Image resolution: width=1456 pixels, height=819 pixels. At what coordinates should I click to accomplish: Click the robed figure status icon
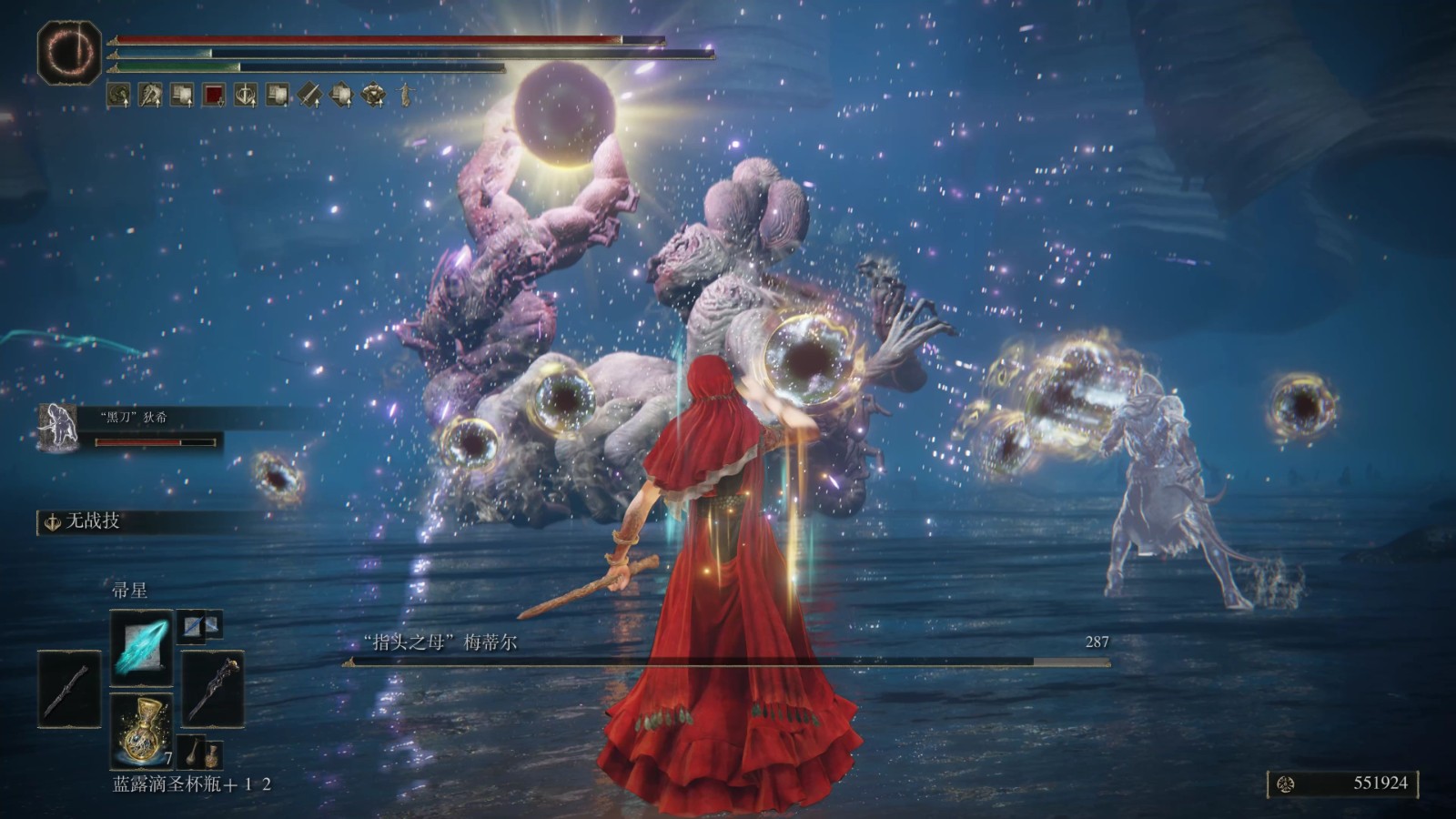point(404,94)
